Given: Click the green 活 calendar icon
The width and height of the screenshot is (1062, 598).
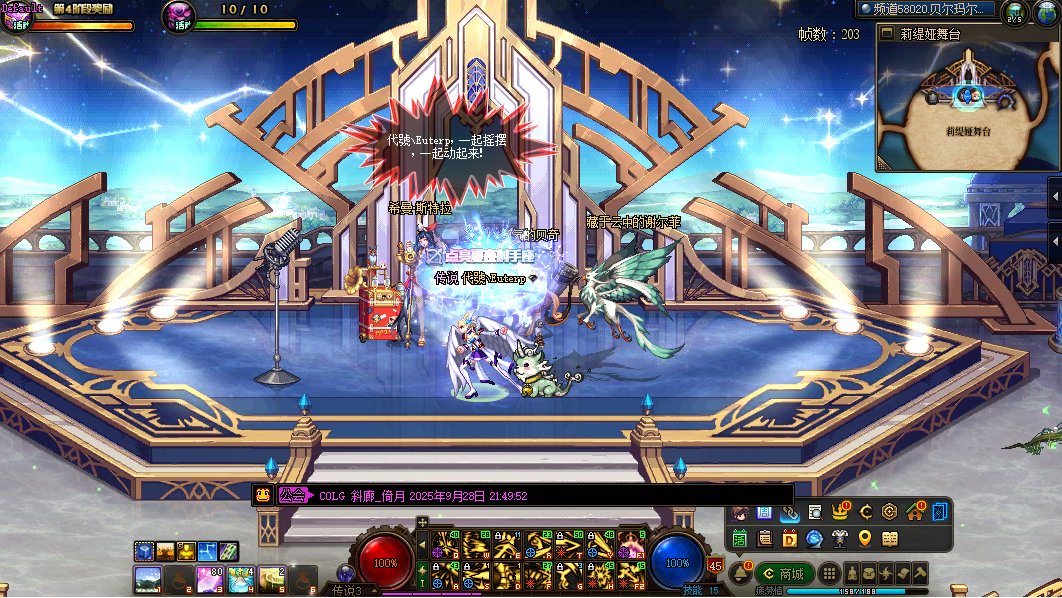Looking at the screenshot, I should pyautogui.click(x=740, y=538).
